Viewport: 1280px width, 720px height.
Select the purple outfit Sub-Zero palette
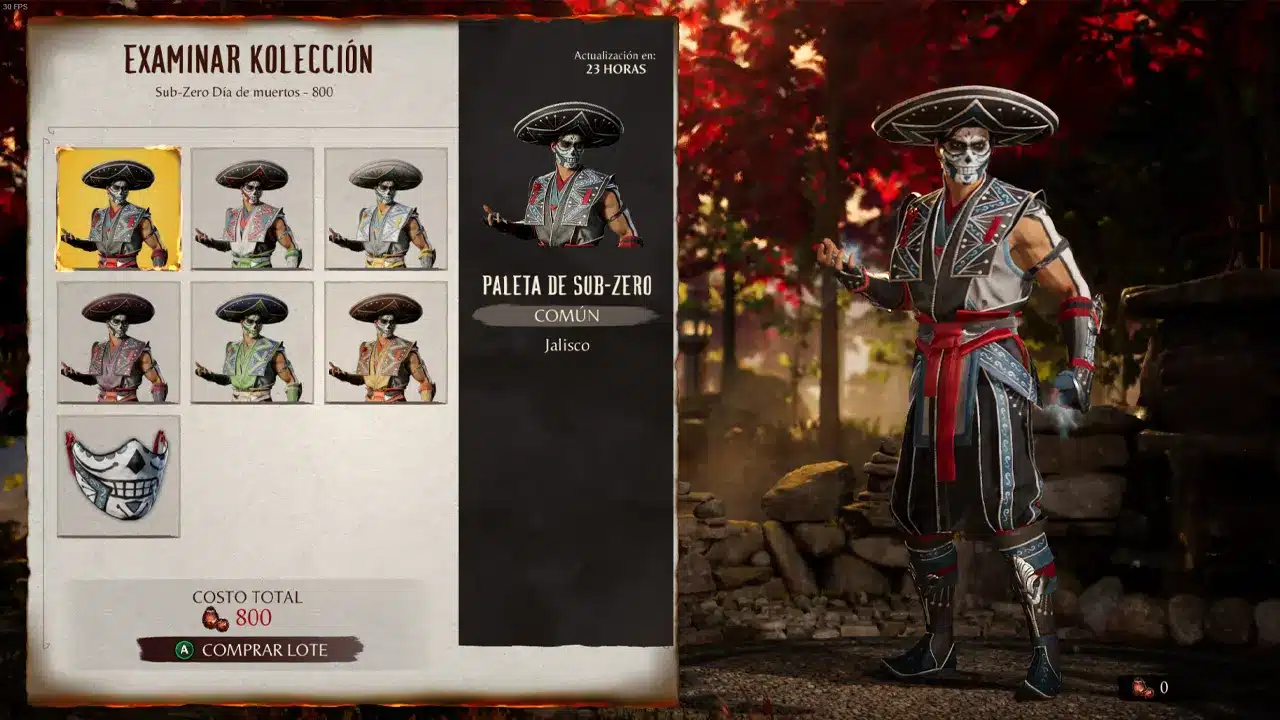[x=118, y=342]
